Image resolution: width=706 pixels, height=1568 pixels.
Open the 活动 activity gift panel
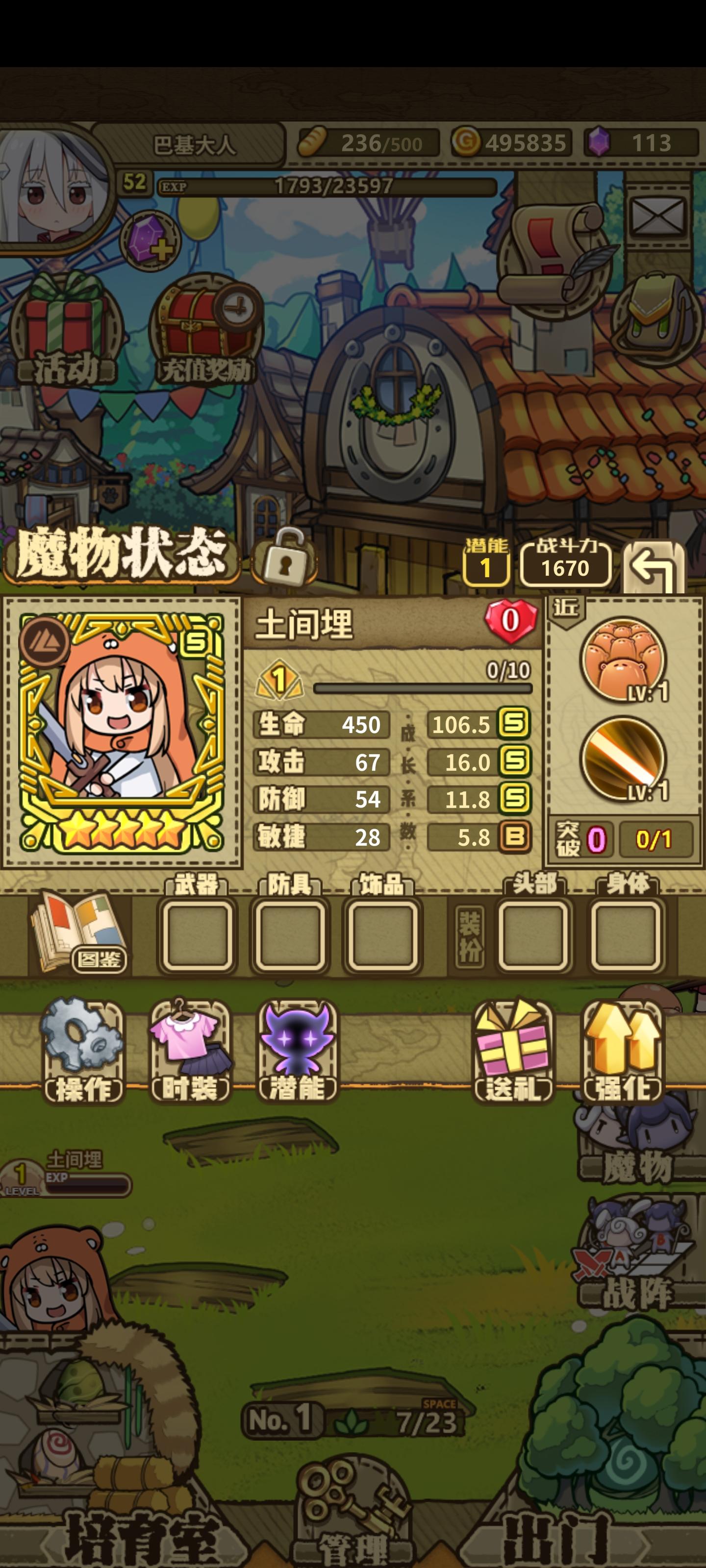pos(64,322)
